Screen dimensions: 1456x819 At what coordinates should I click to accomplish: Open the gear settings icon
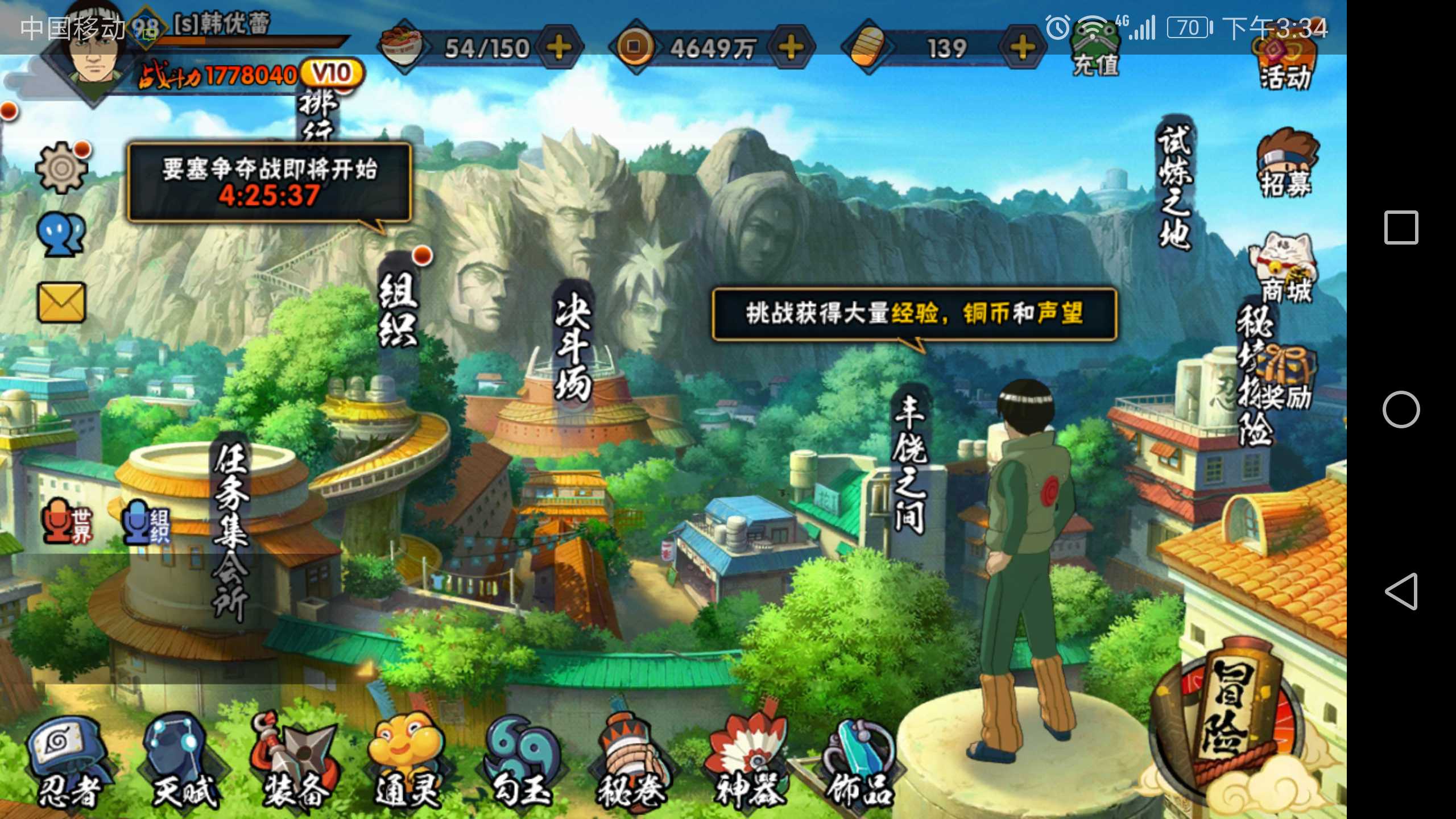(x=61, y=167)
